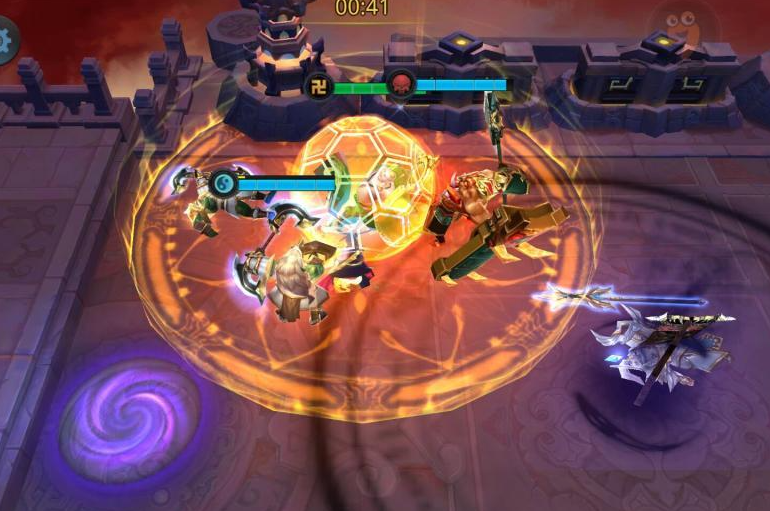Screen dimensions: 770x511
Task: Open settings via the gear icon
Action: point(5,41)
